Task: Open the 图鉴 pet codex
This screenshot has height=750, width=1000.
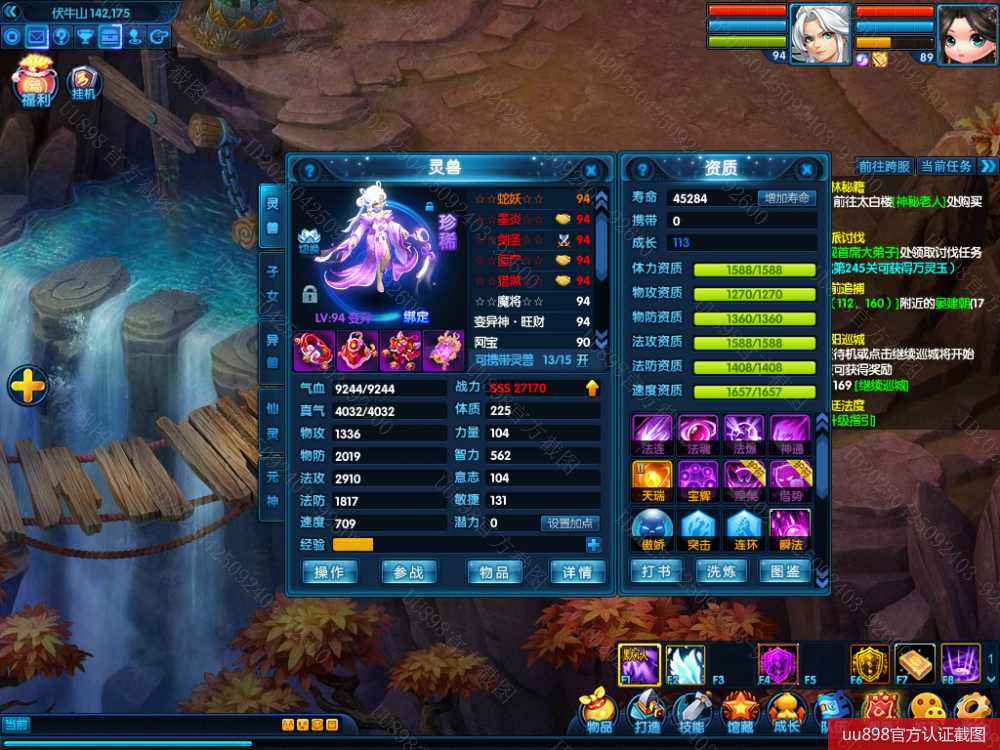Action: tap(785, 572)
